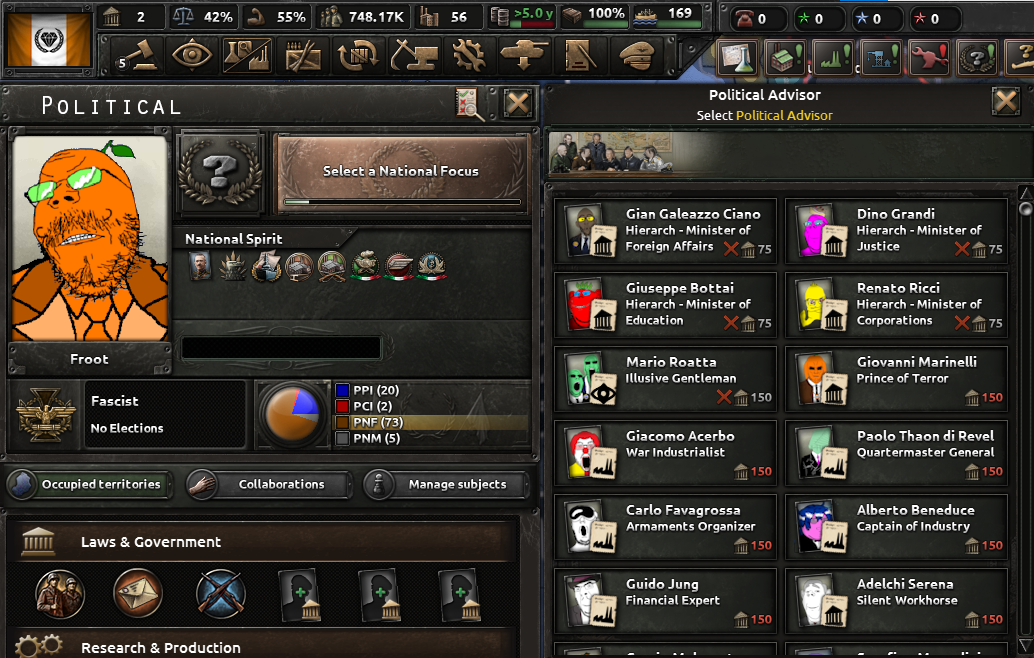Hire Alberto Beneduce, Captain of Industry
1034x658 pixels.
pos(896,527)
